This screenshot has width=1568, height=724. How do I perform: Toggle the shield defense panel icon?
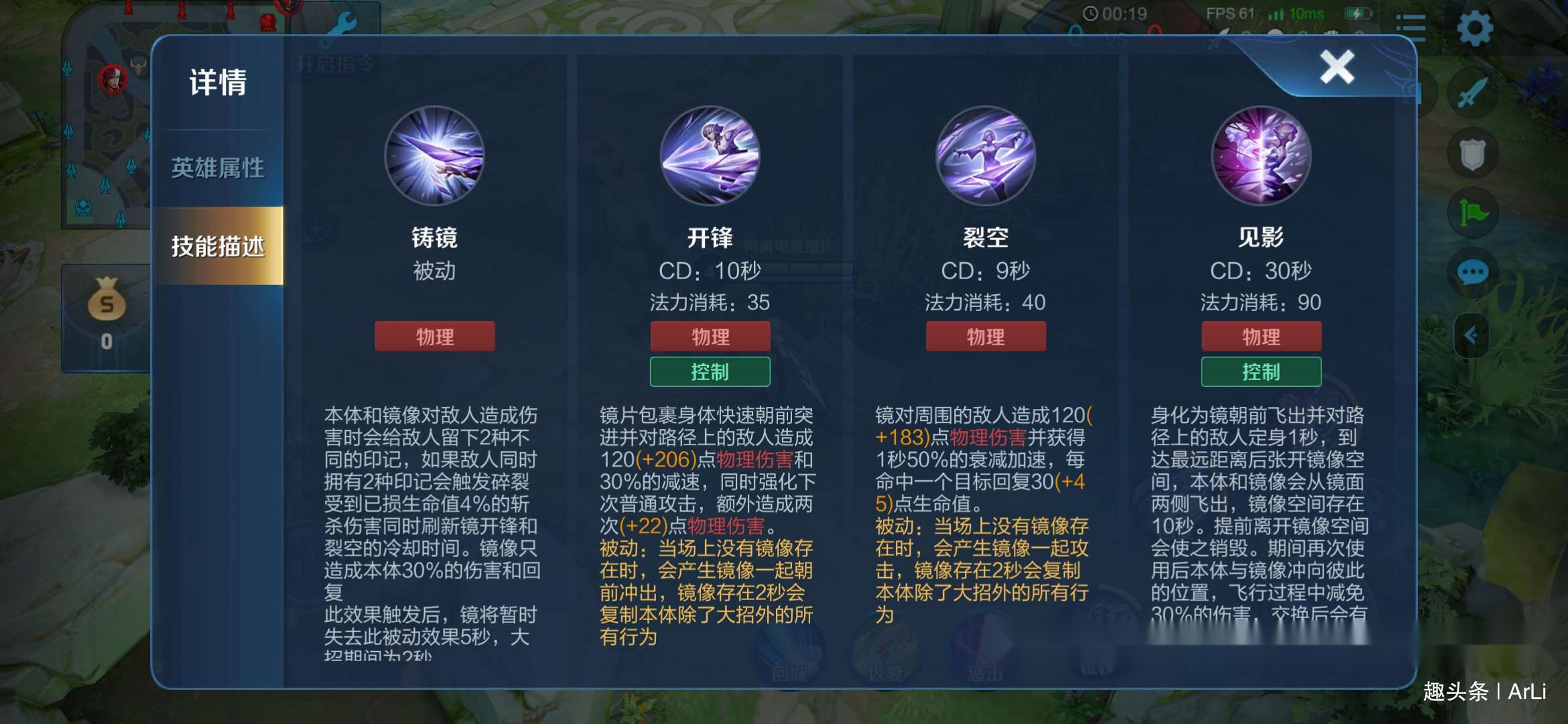[x=1472, y=153]
